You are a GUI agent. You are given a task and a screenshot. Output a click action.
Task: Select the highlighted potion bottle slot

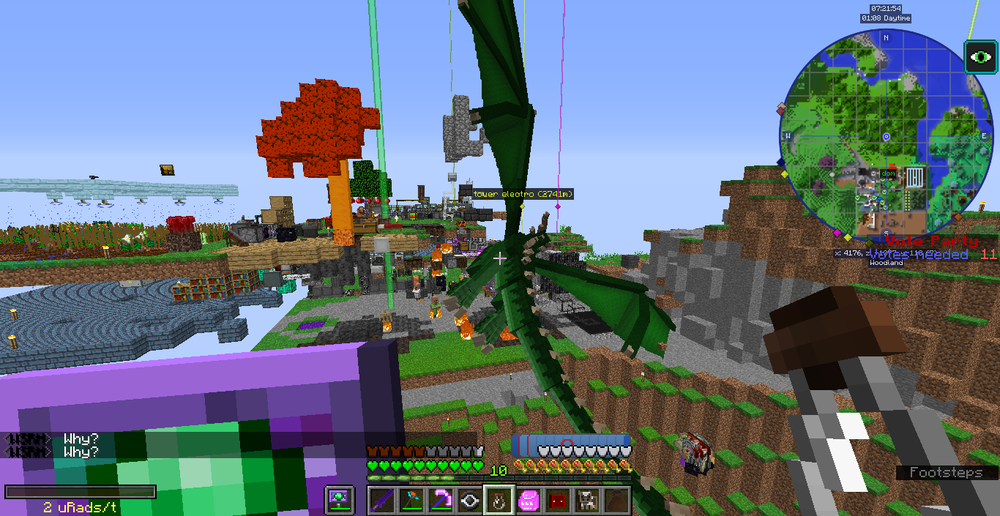[499, 499]
